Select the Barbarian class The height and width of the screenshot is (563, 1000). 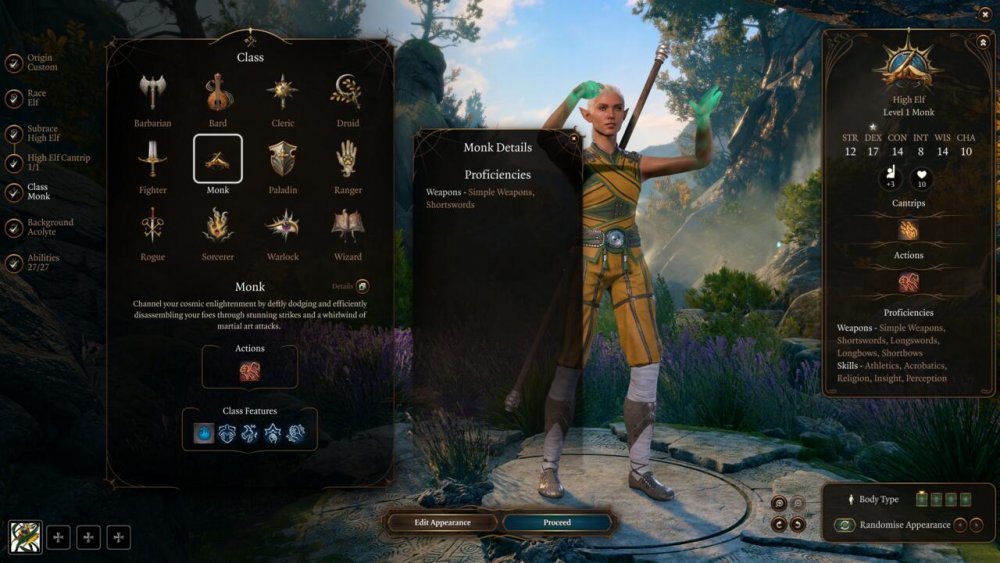[x=153, y=93]
